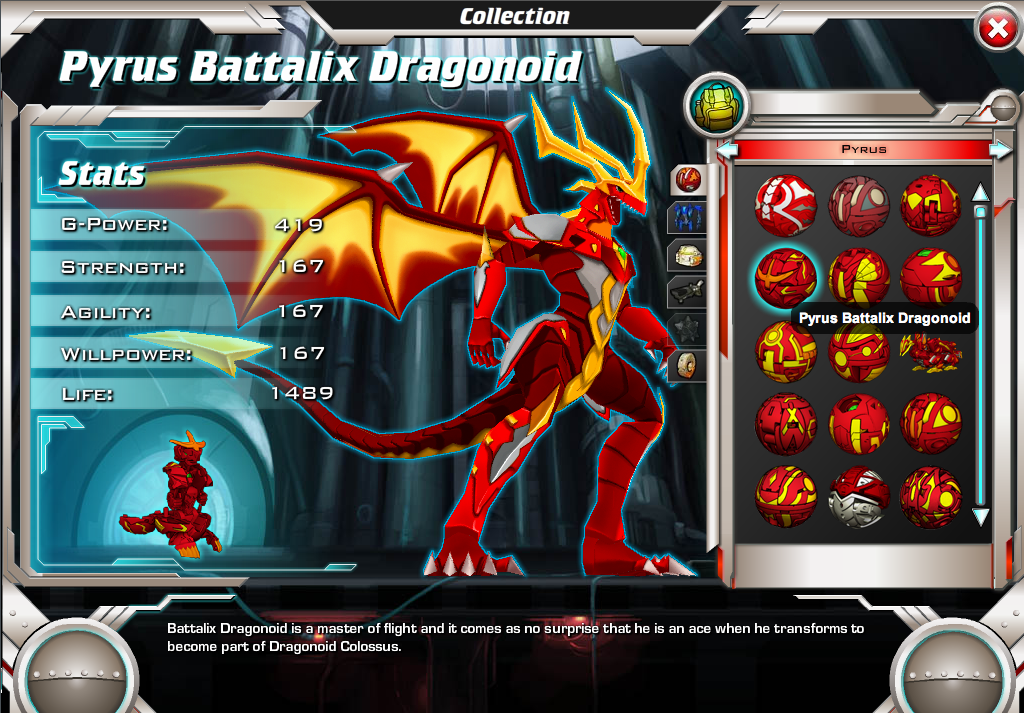Switch to next attribute with right arrow

coord(999,150)
